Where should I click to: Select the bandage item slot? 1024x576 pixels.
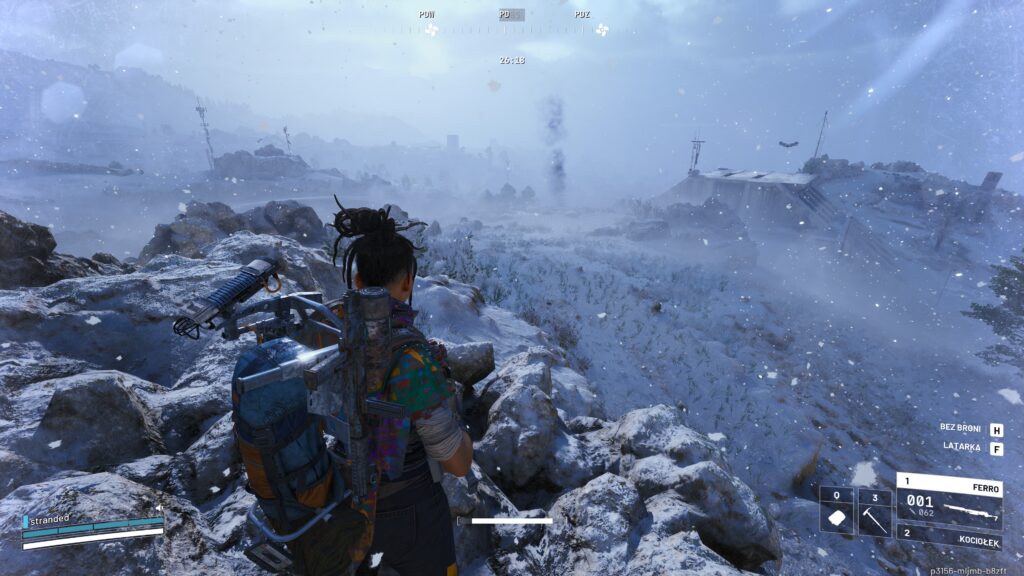pos(837,512)
